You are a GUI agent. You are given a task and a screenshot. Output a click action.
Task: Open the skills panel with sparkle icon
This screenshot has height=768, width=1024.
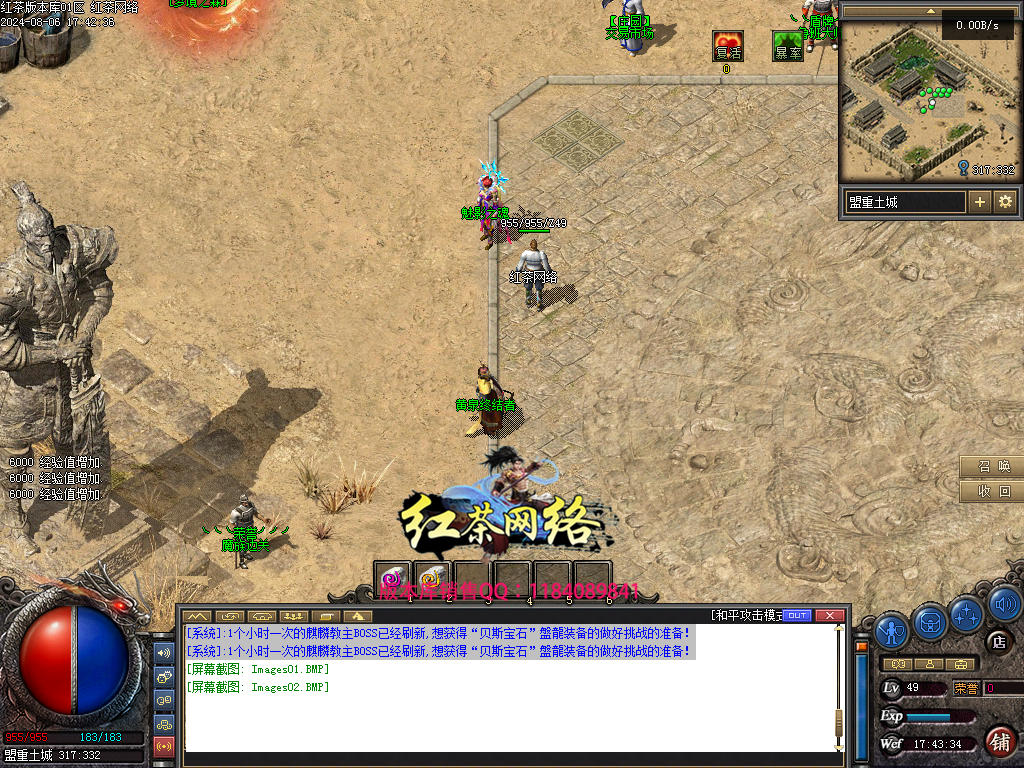[x=967, y=613]
